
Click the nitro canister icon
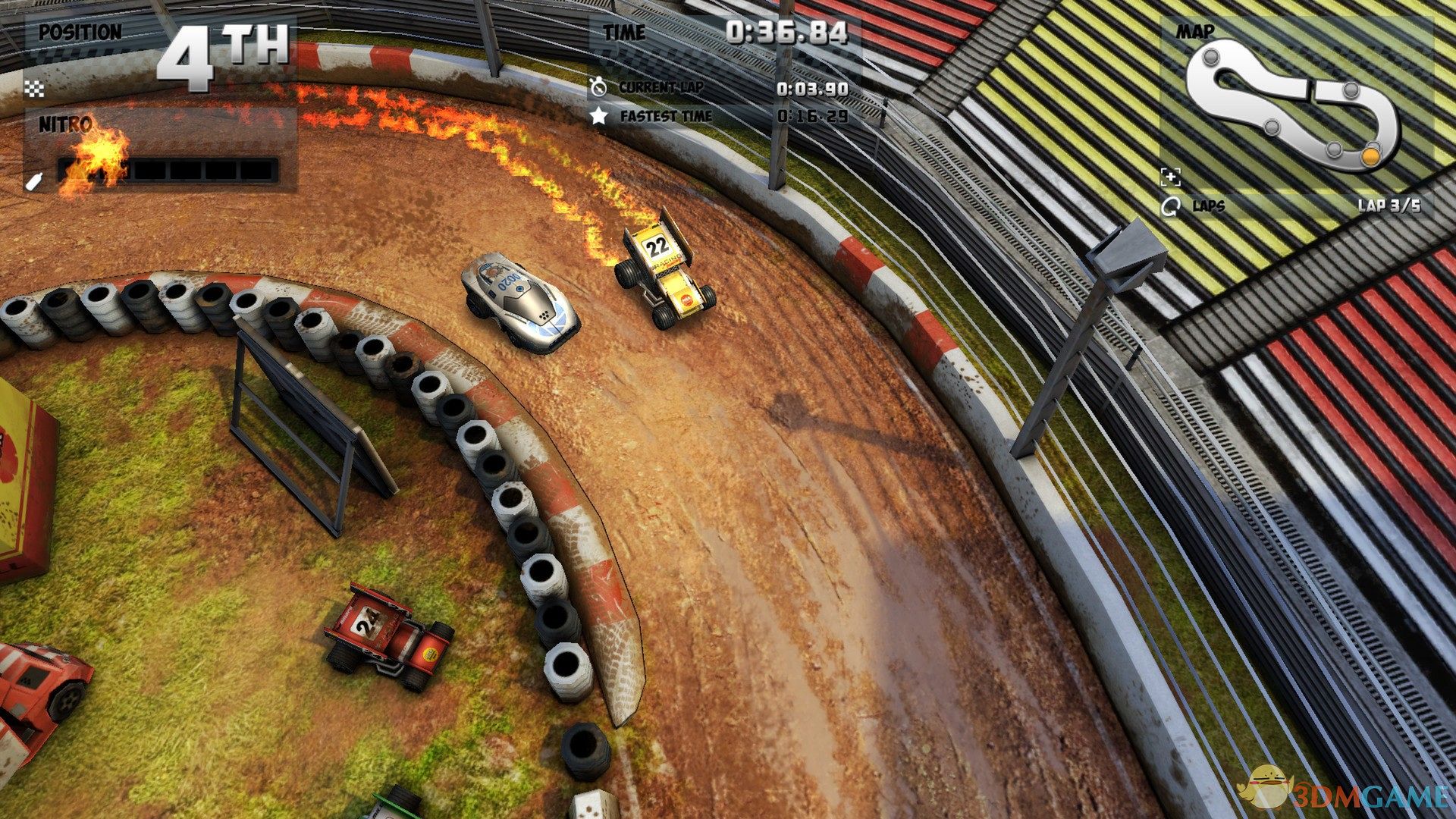(34, 182)
